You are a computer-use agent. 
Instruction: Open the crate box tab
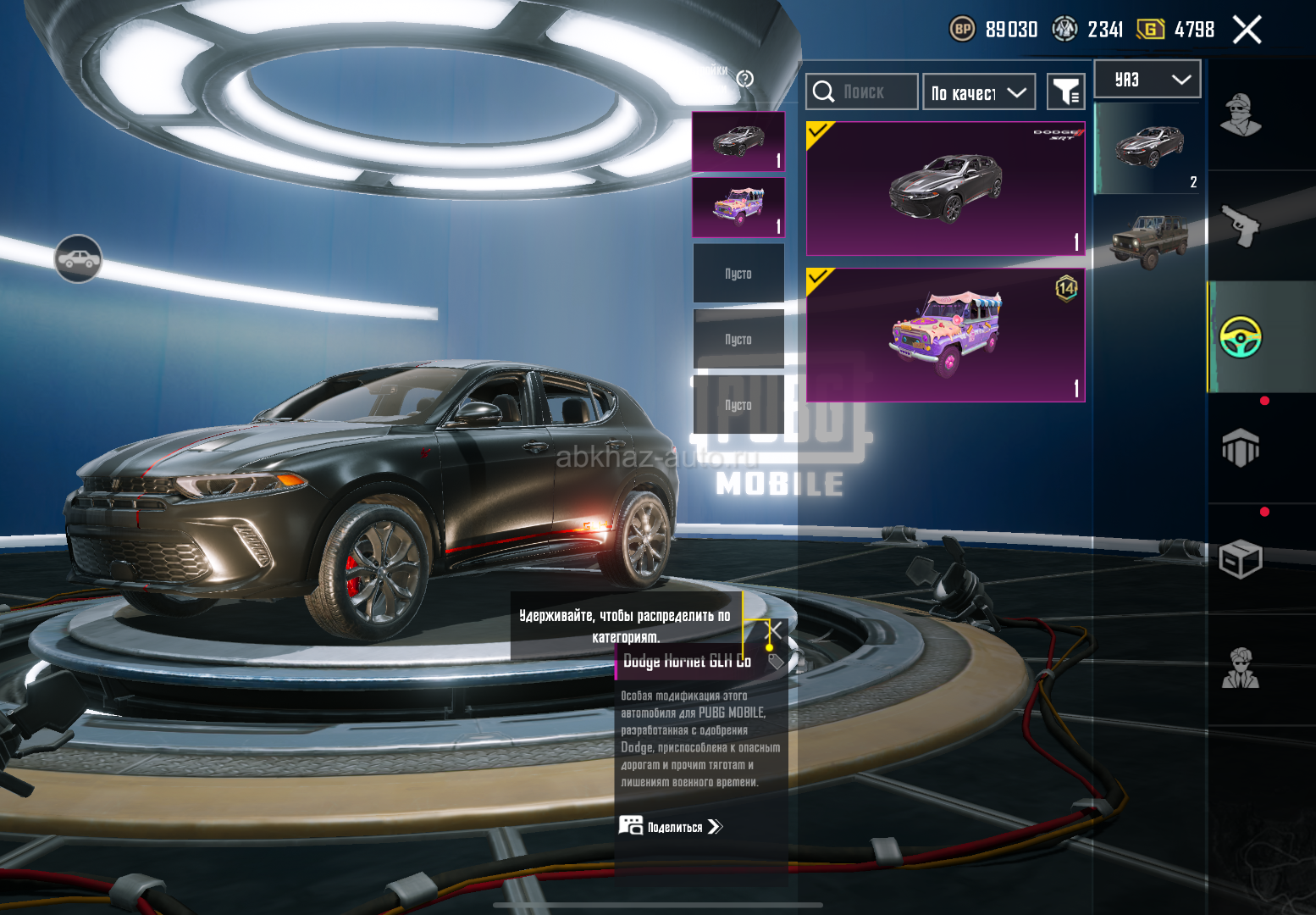click(1241, 559)
